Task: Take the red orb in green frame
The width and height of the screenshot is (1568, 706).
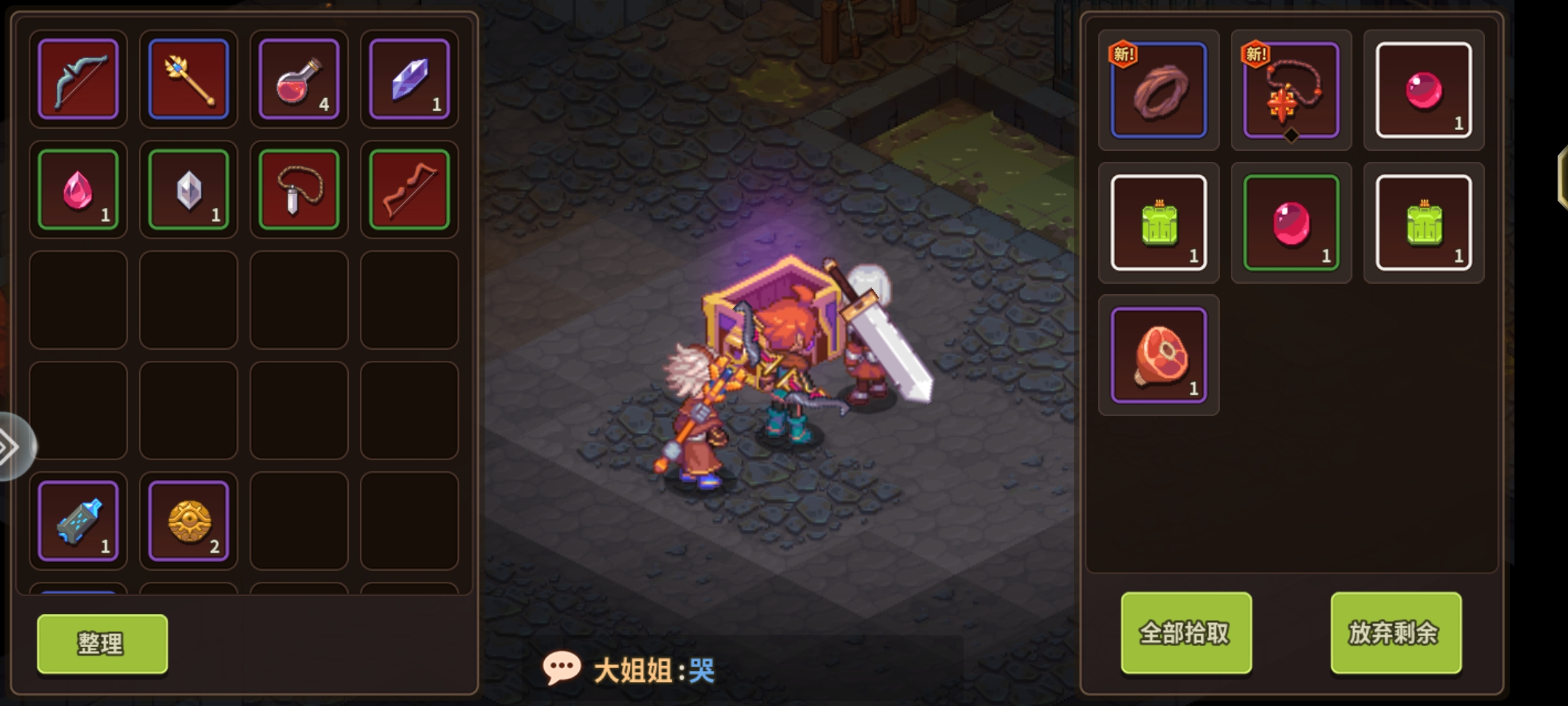Action: 1291,223
